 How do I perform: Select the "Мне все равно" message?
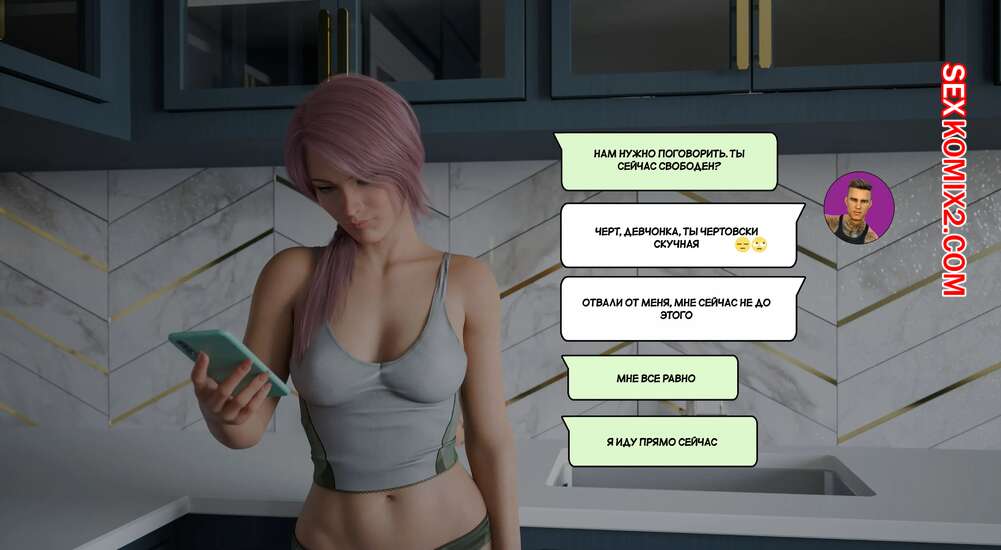click(x=654, y=378)
